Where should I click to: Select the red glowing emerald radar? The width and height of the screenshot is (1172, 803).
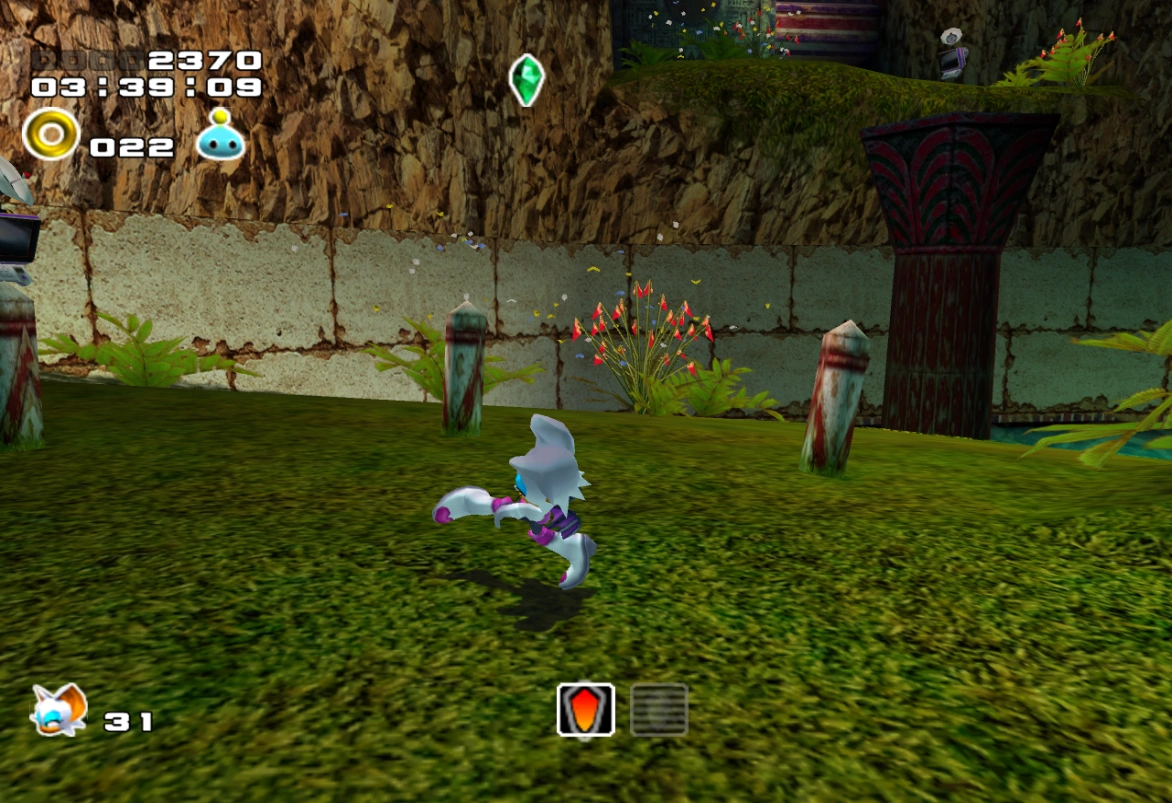[x=585, y=710]
